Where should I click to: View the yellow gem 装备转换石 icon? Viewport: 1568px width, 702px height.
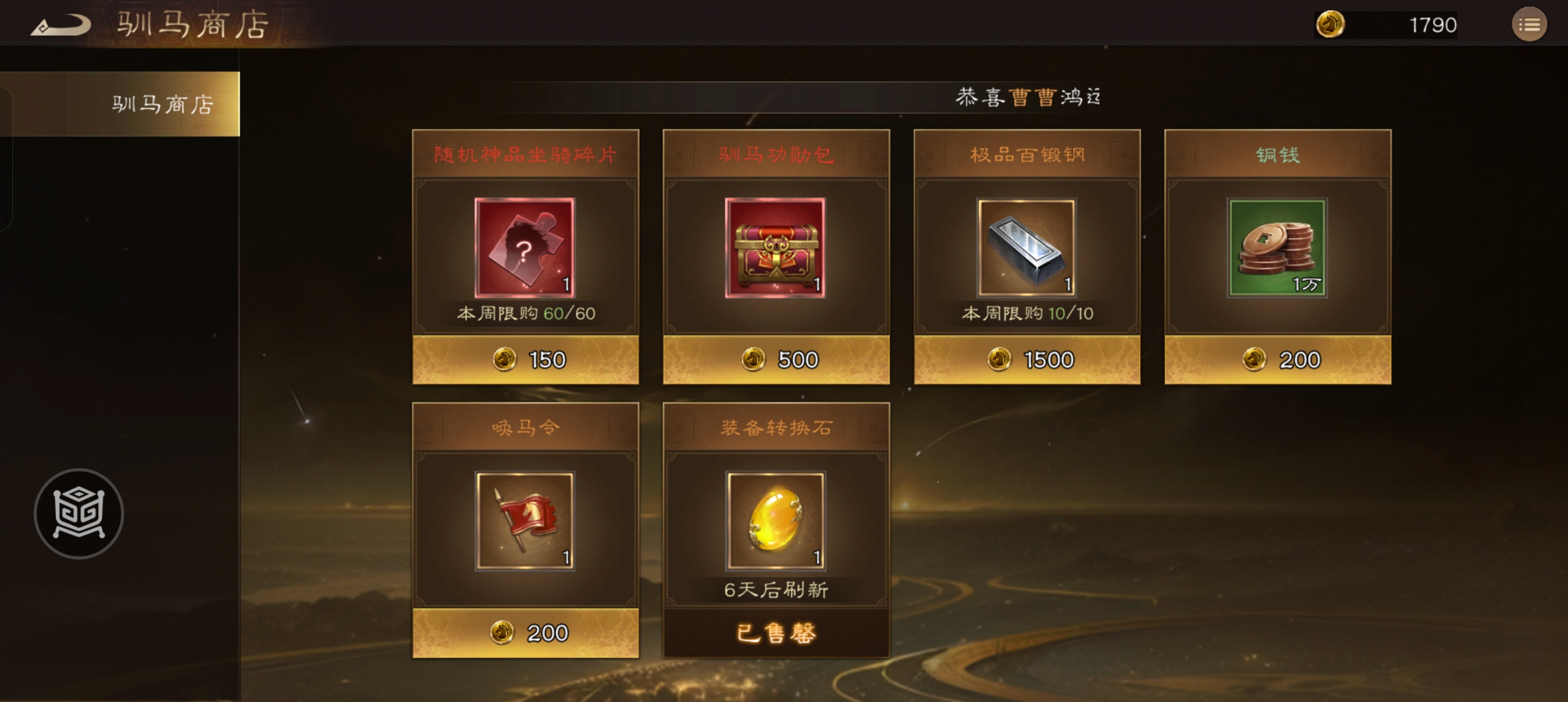776,521
